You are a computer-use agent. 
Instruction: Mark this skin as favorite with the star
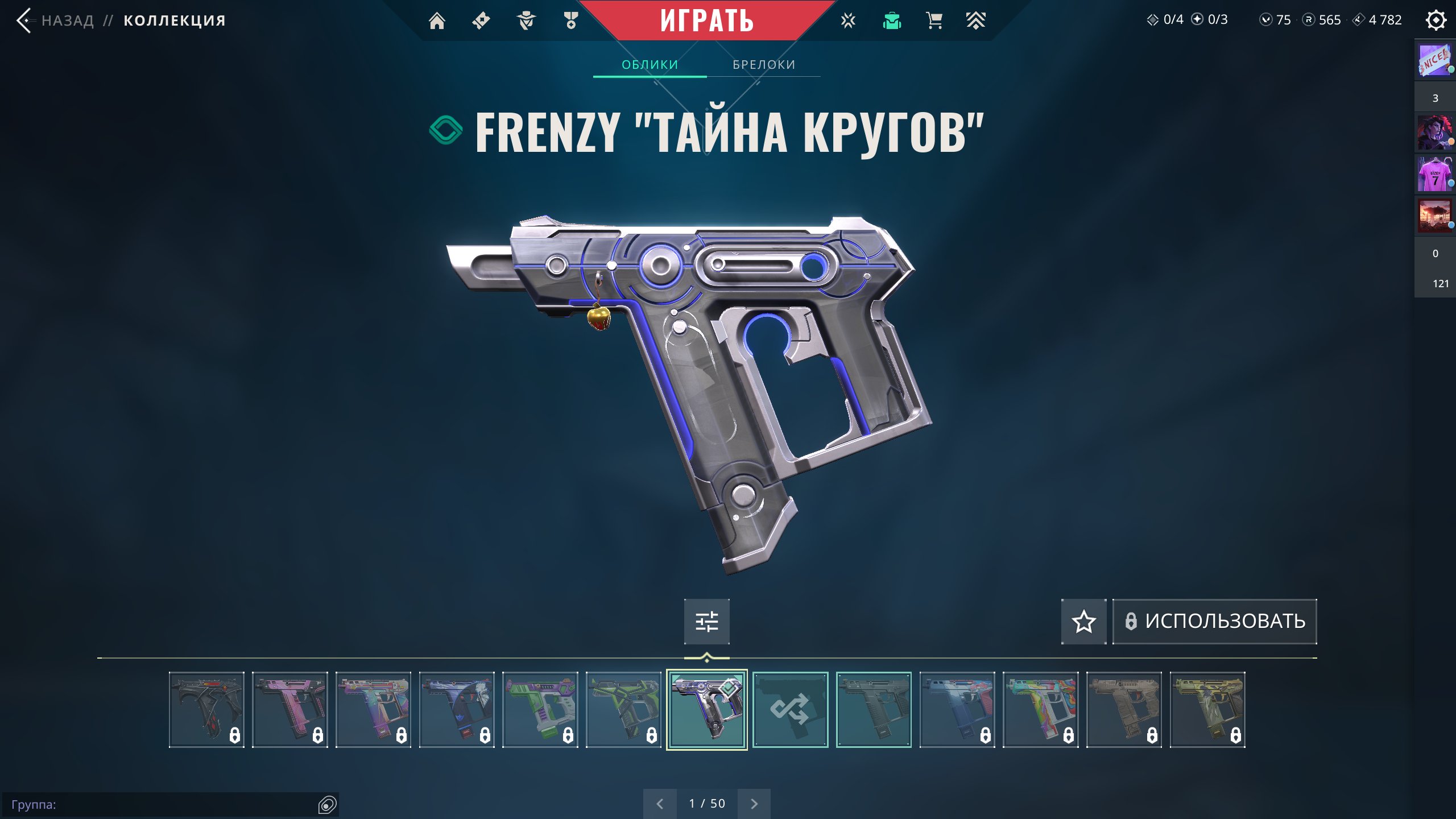click(x=1083, y=621)
